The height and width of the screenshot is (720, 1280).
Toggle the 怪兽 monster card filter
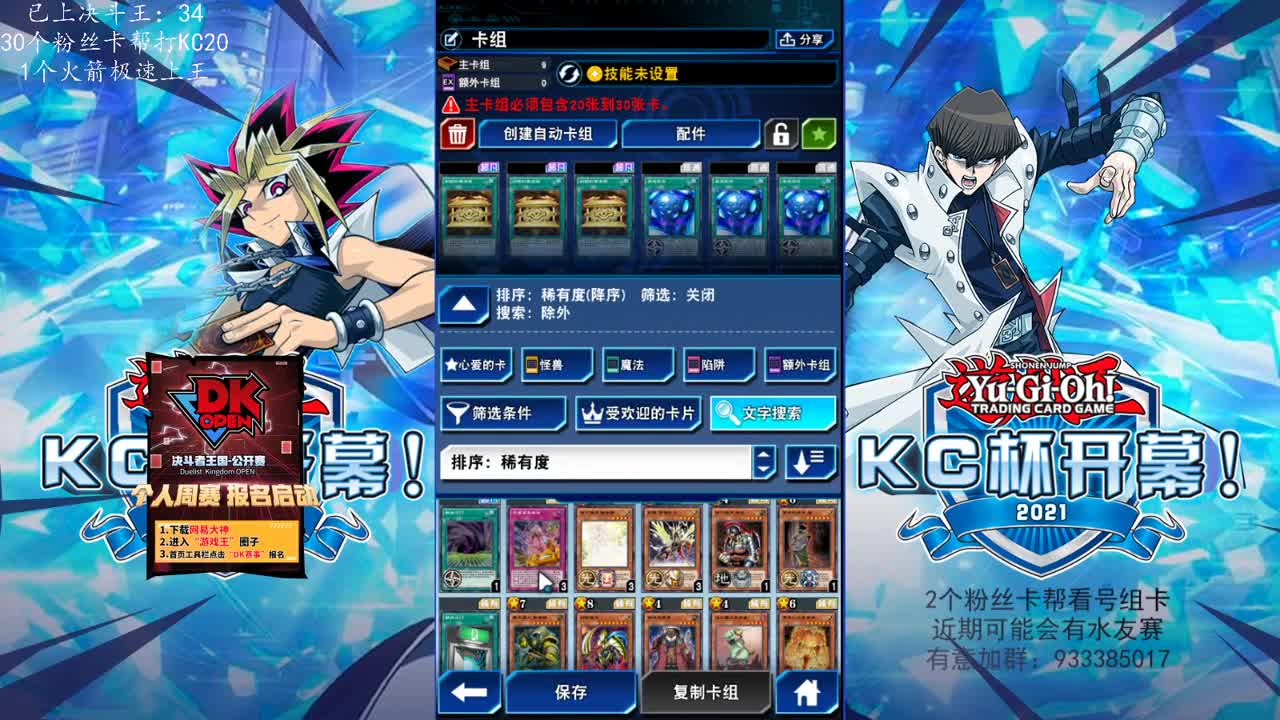pyautogui.click(x=554, y=366)
